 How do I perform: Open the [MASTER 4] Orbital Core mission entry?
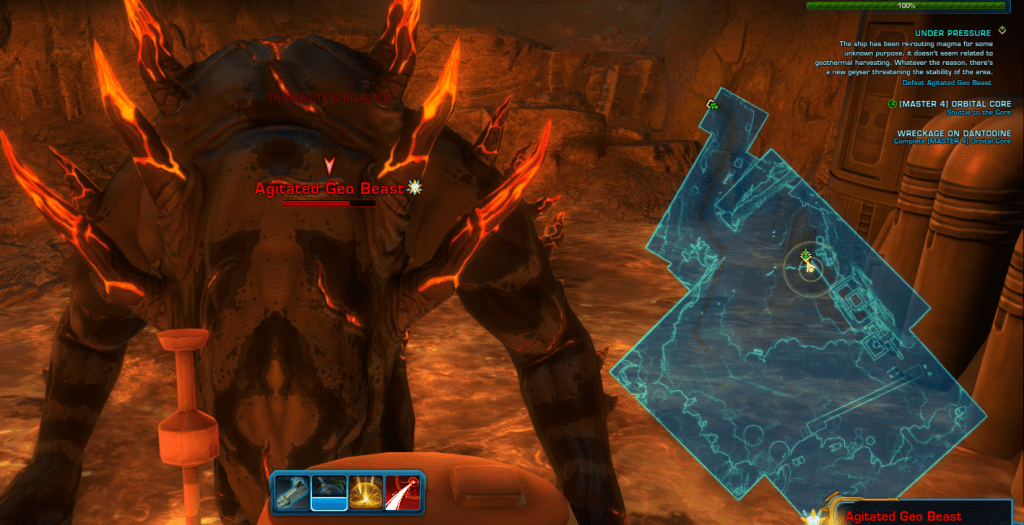(x=955, y=104)
